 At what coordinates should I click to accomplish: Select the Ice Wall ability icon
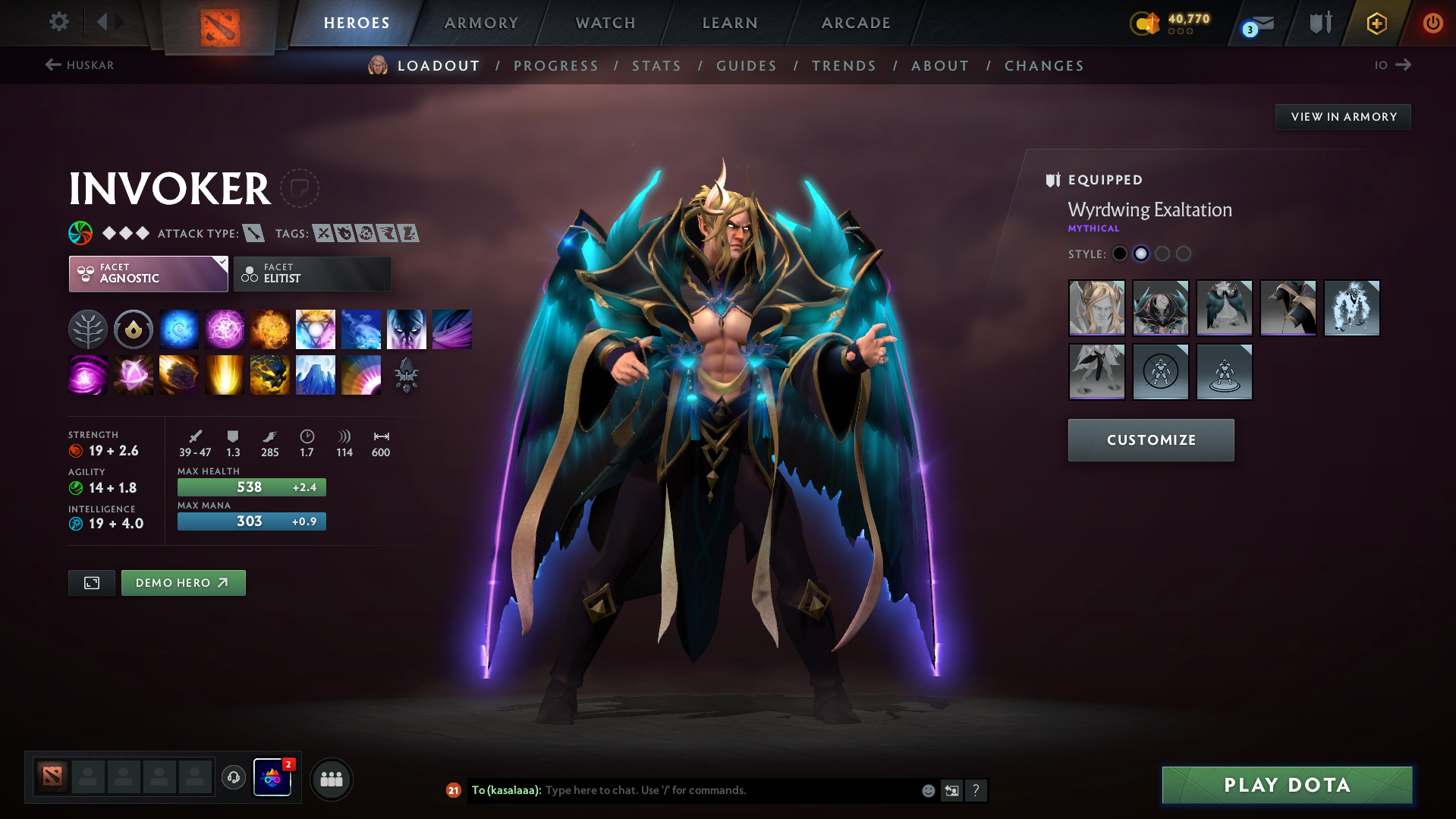click(x=315, y=374)
